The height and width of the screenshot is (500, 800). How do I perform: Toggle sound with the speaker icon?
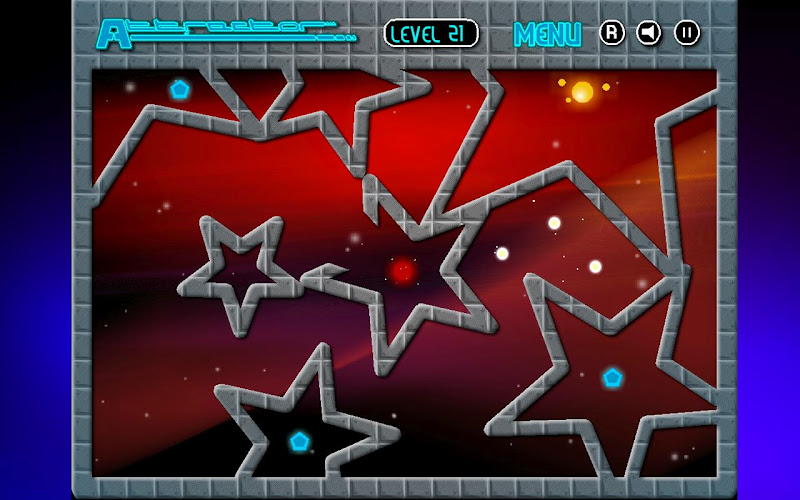tap(650, 33)
